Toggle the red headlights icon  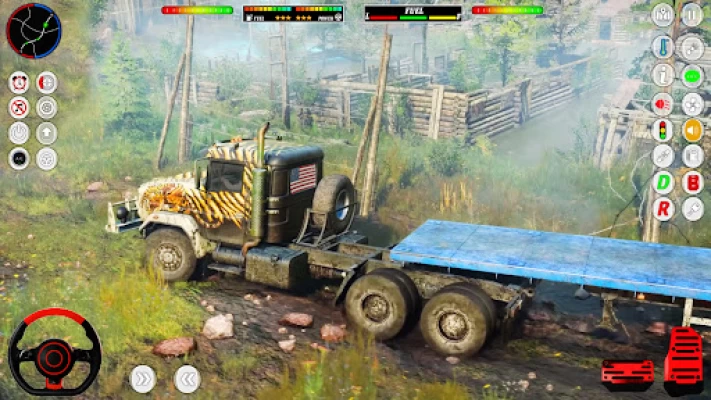coord(663,102)
